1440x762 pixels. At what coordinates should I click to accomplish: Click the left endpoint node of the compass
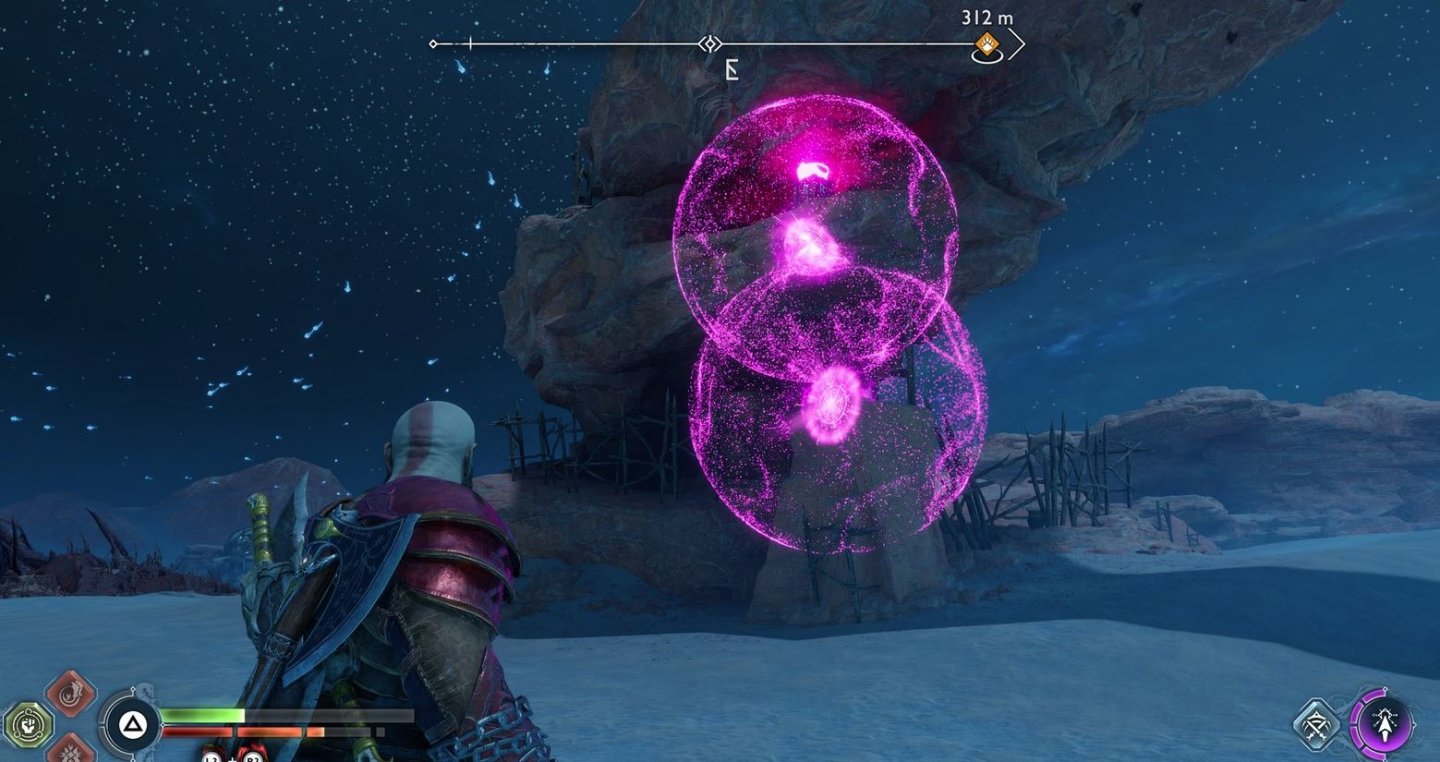pyautogui.click(x=432, y=44)
